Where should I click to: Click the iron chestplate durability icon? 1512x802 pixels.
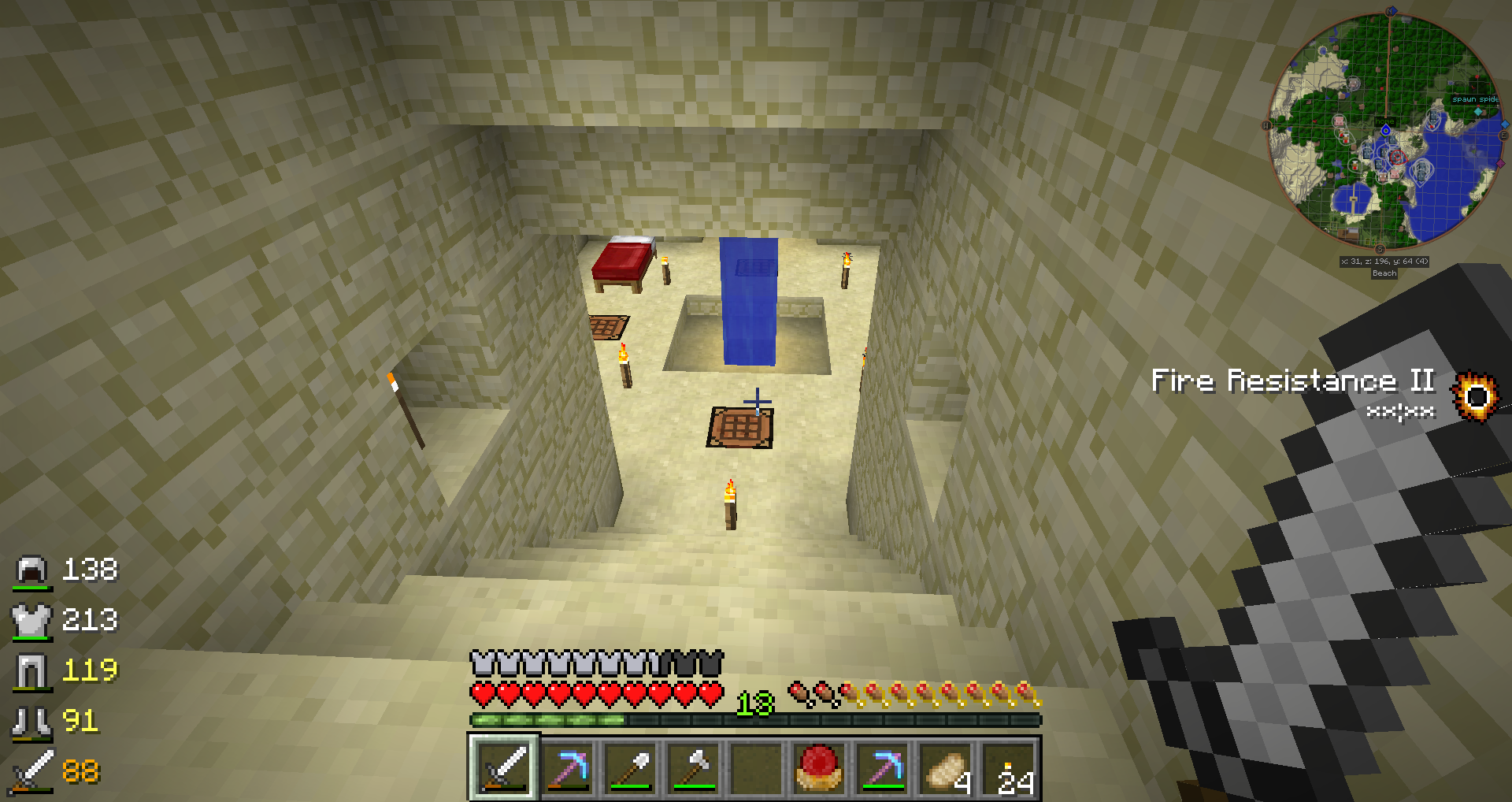click(x=31, y=621)
